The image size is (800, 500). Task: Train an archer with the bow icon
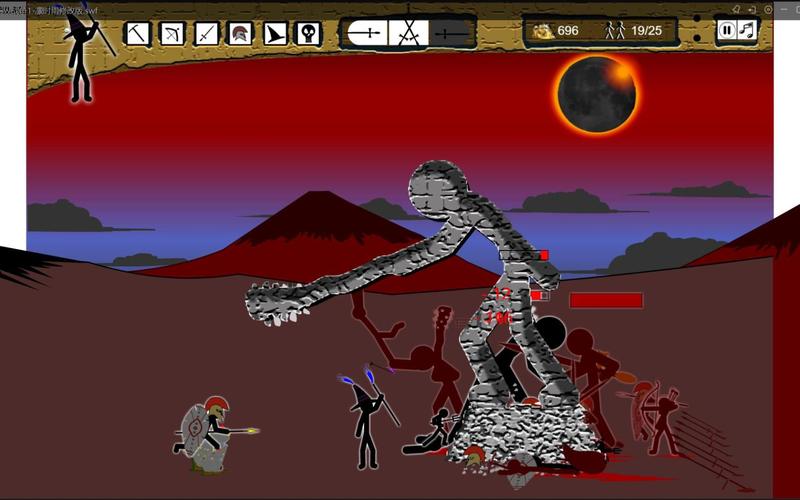[x=172, y=34]
